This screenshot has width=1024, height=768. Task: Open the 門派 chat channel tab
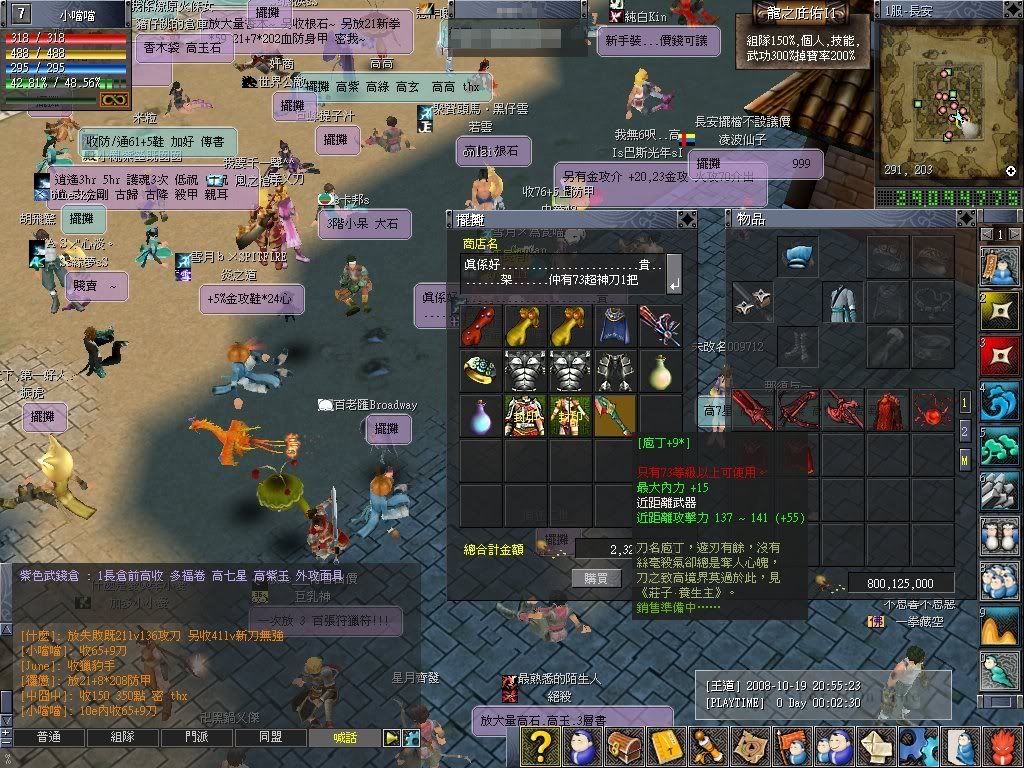click(197, 738)
